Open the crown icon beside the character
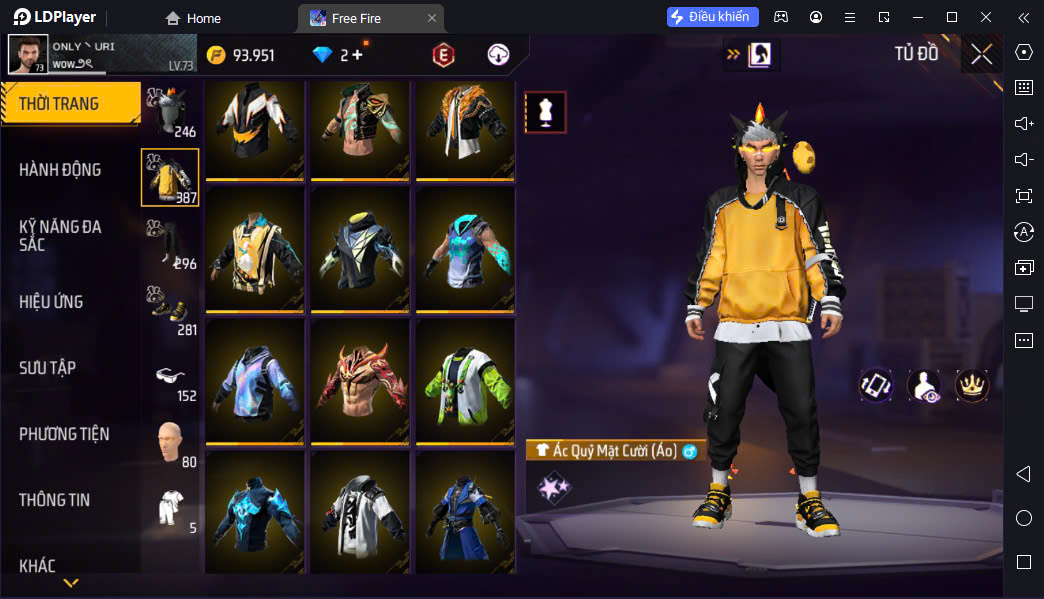 (x=971, y=386)
